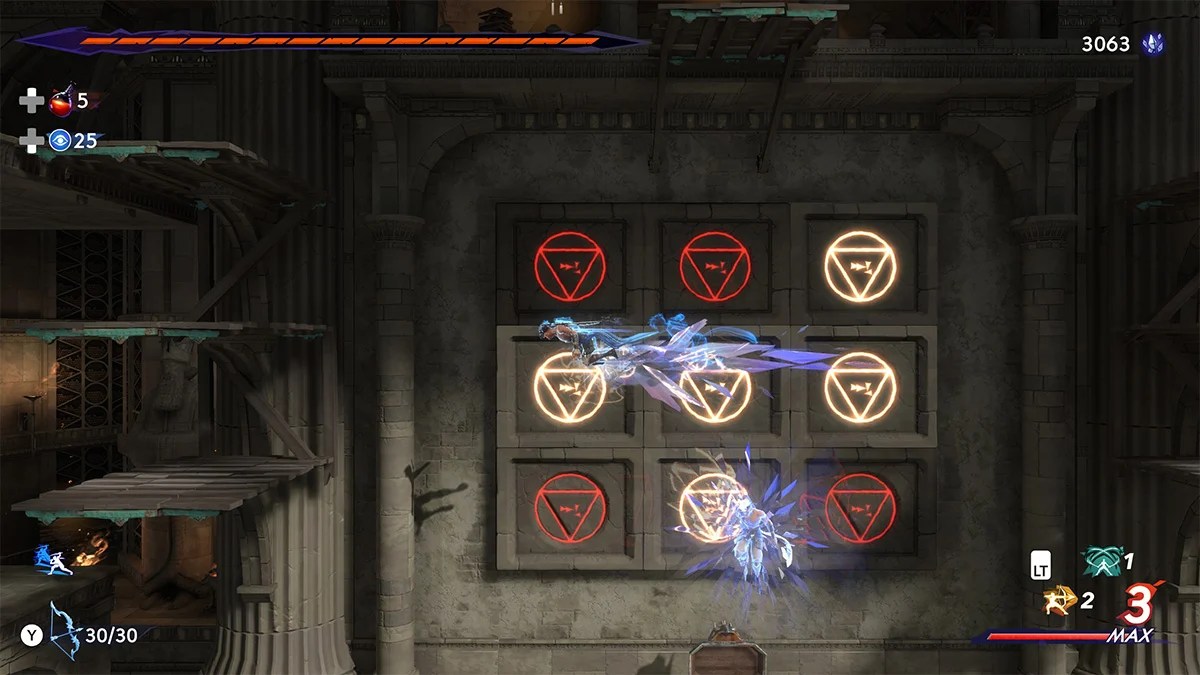The height and width of the screenshot is (675, 1200).
Task: Use the red healing potion icon
Action: click(61, 101)
